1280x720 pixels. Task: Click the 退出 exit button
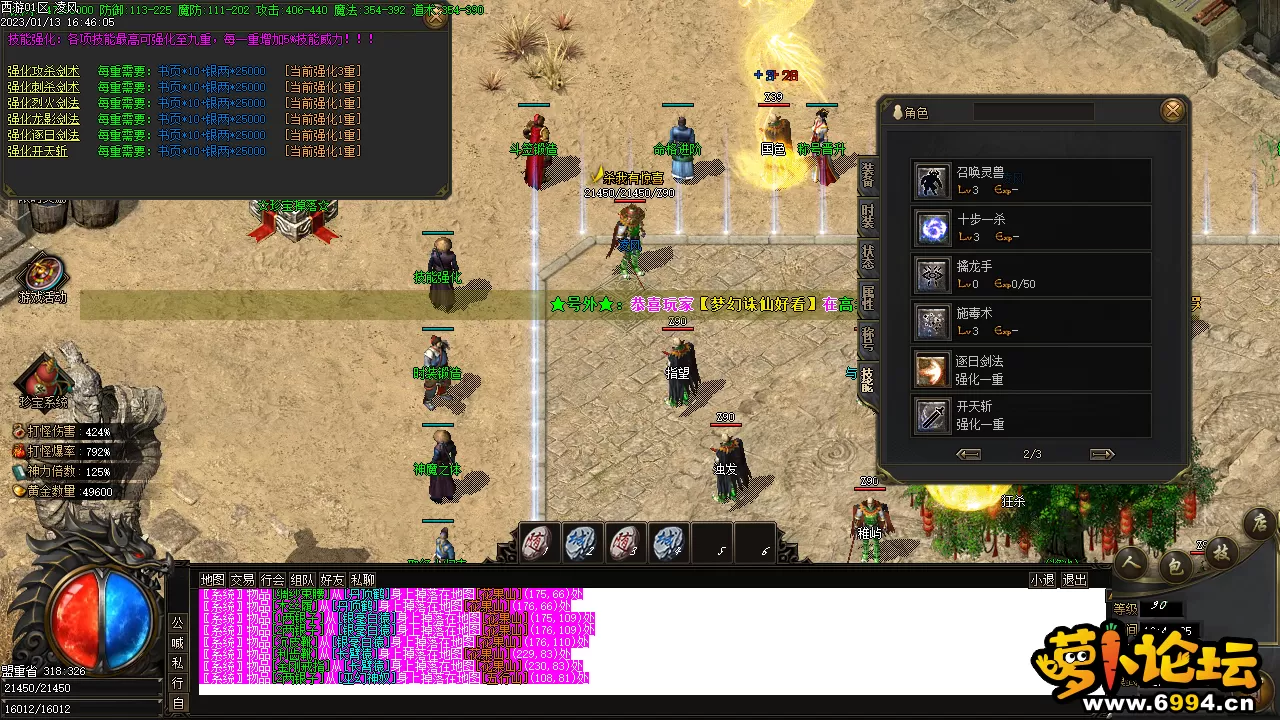click(x=1074, y=580)
